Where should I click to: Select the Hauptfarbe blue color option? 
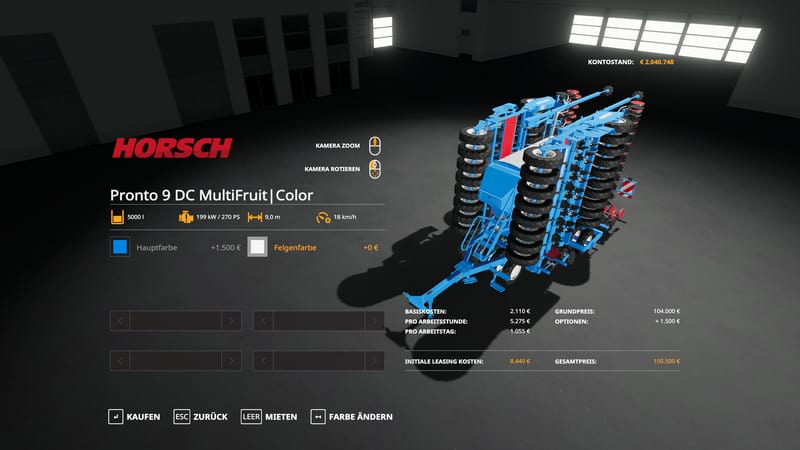[120, 247]
